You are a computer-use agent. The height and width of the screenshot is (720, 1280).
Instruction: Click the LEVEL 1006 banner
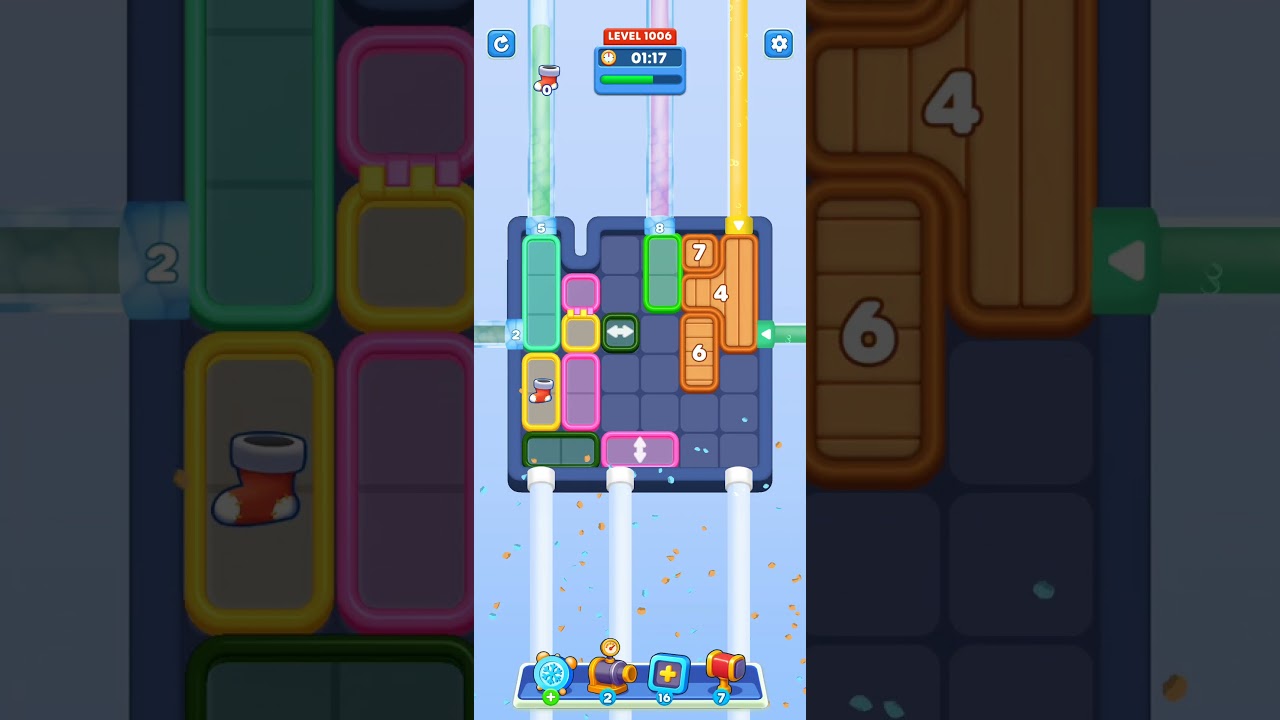pos(640,35)
